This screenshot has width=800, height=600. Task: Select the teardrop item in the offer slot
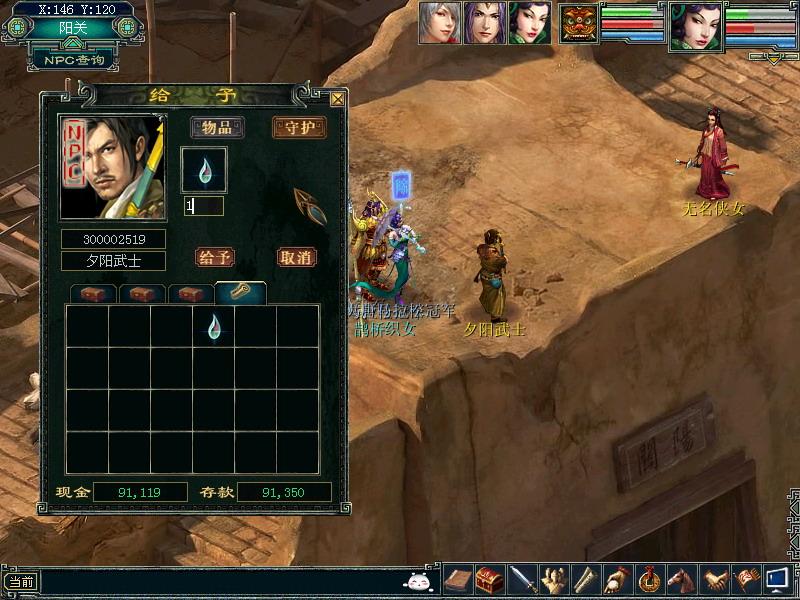tap(204, 170)
